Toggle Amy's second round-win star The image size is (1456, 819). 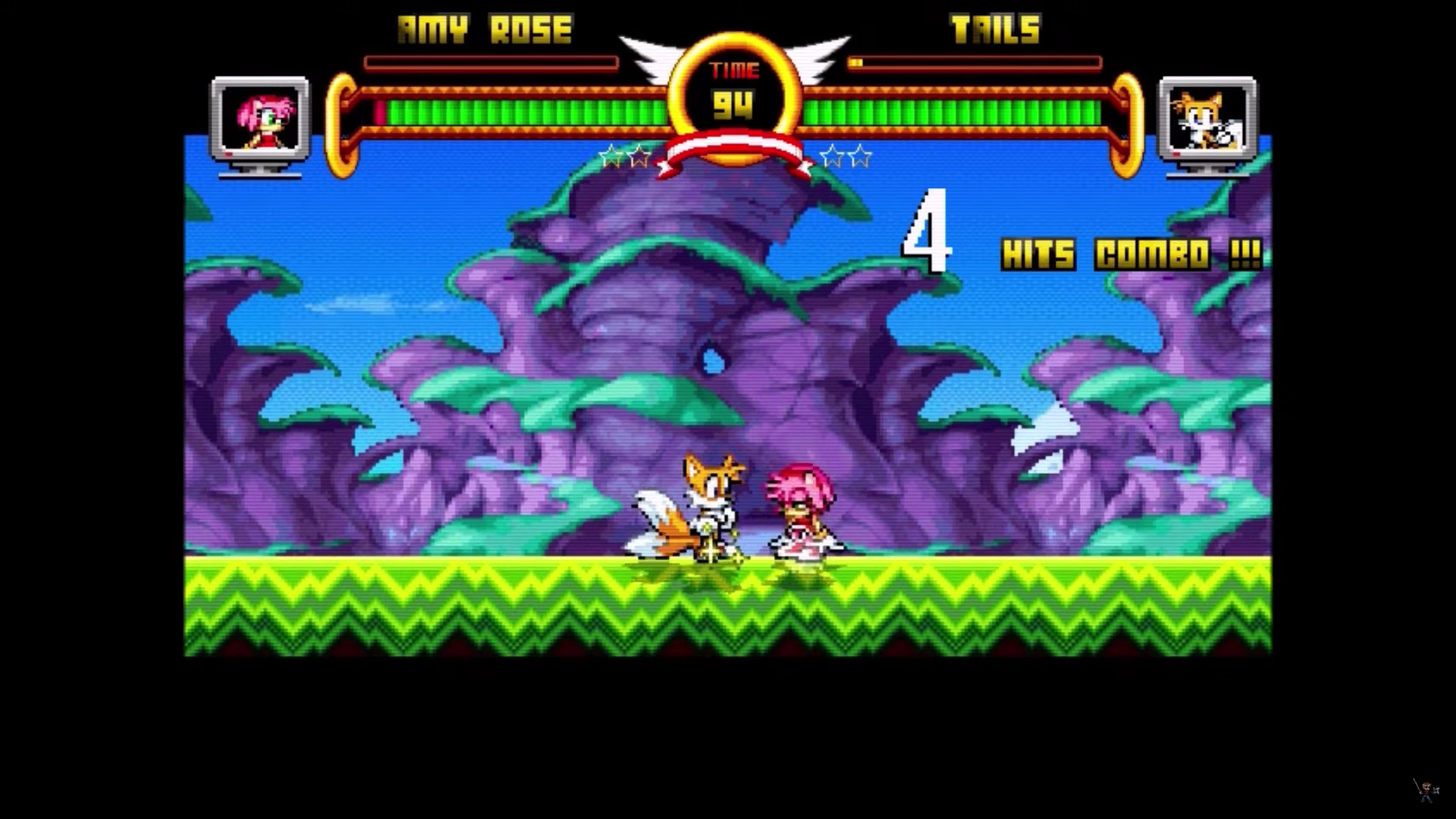pos(639,155)
